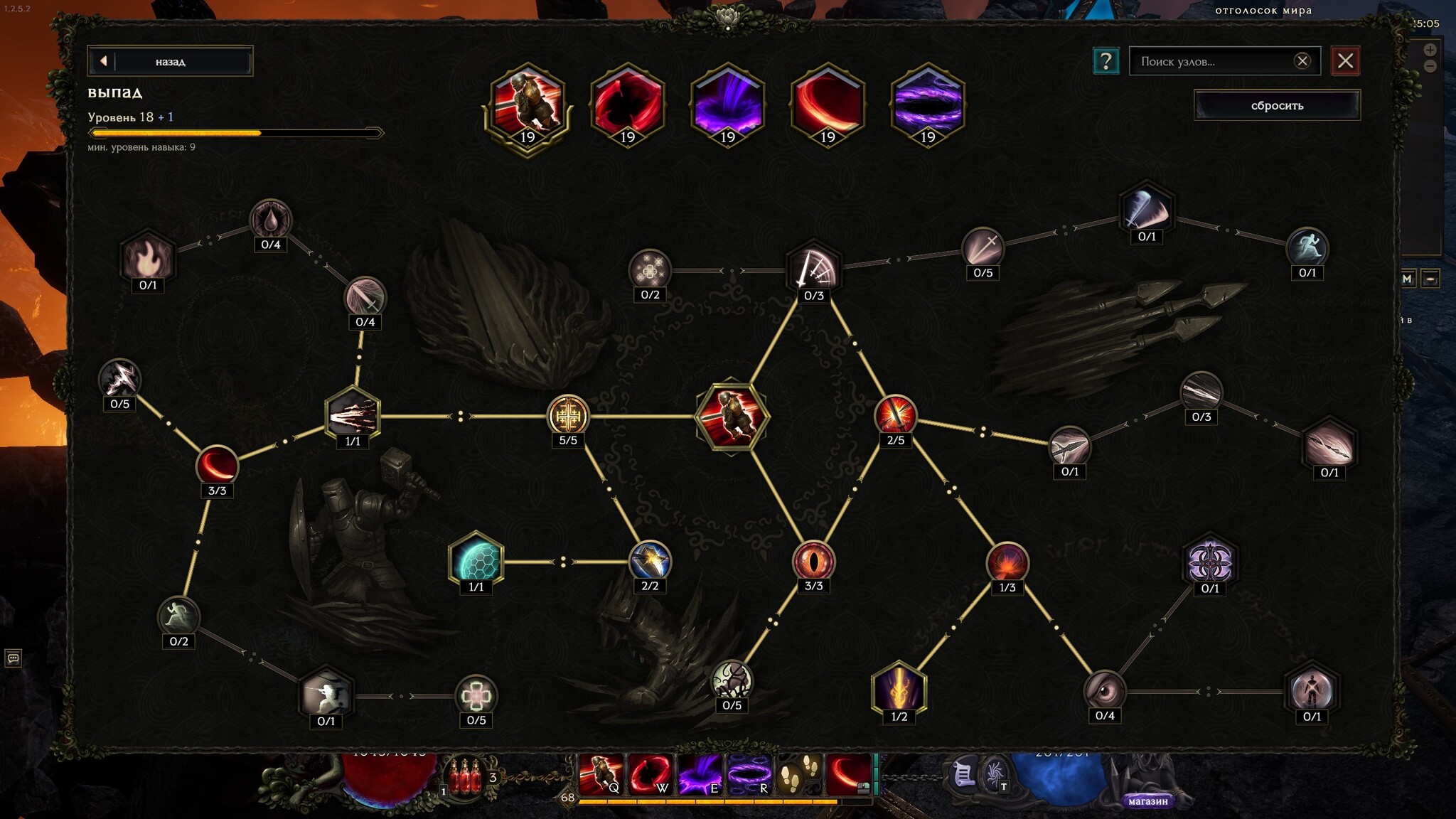Clear the node search field
Image resolution: width=1456 pixels, height=819 pixels.
click(1302, 61)
